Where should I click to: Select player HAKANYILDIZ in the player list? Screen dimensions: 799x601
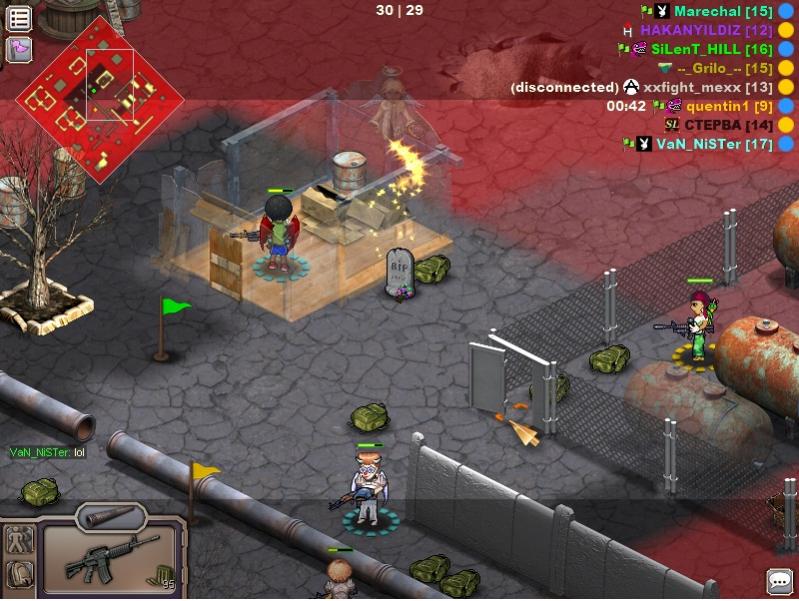(705, 30)
